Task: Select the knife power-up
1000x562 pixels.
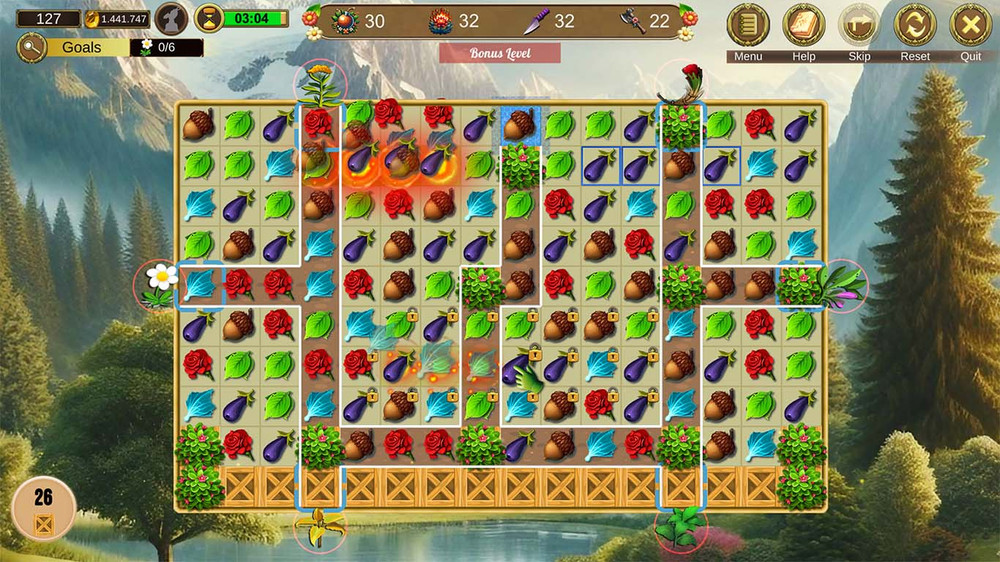Action: click(536, 21)
